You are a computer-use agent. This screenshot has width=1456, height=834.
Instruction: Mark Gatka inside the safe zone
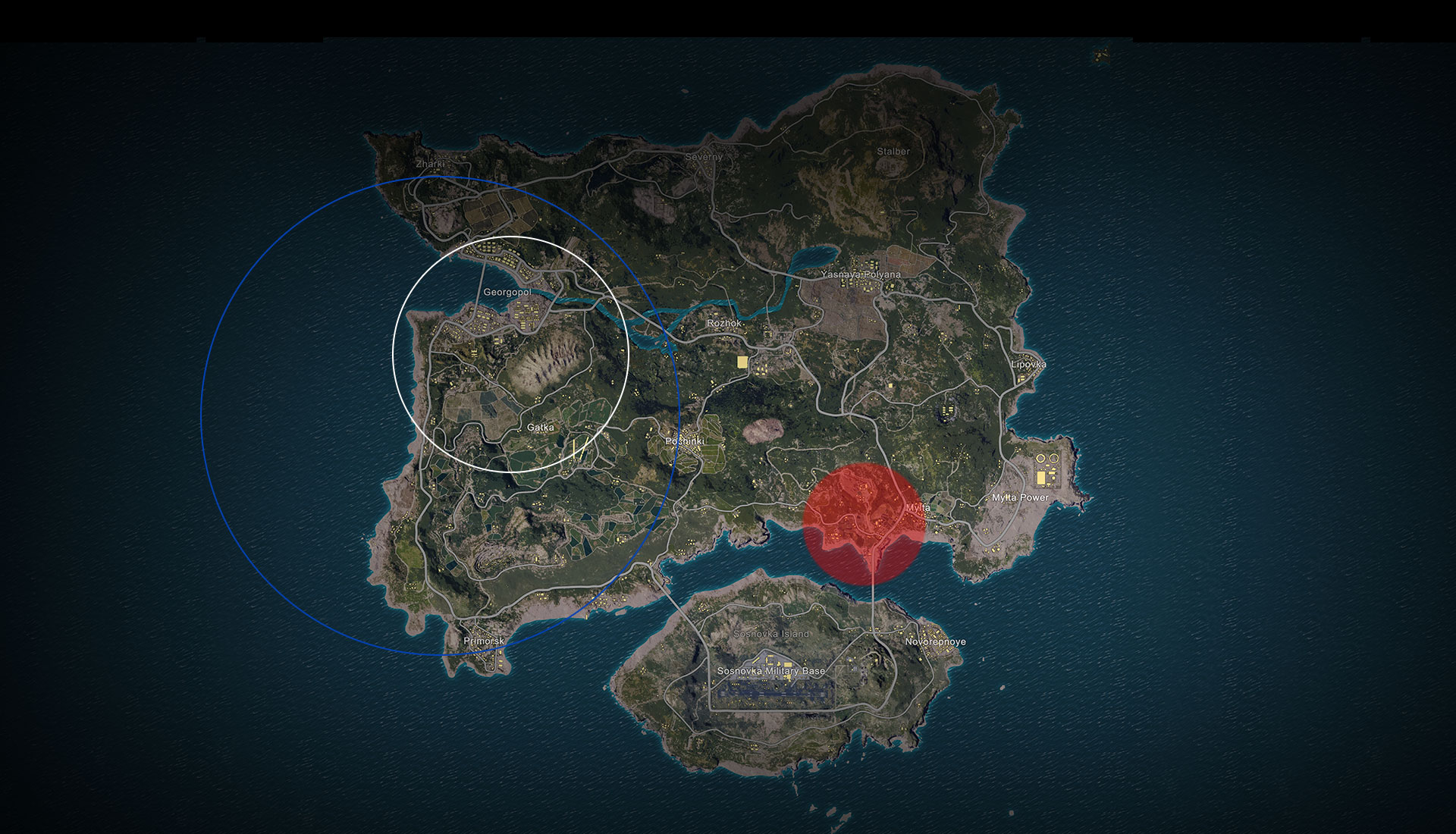coord(540,428)
